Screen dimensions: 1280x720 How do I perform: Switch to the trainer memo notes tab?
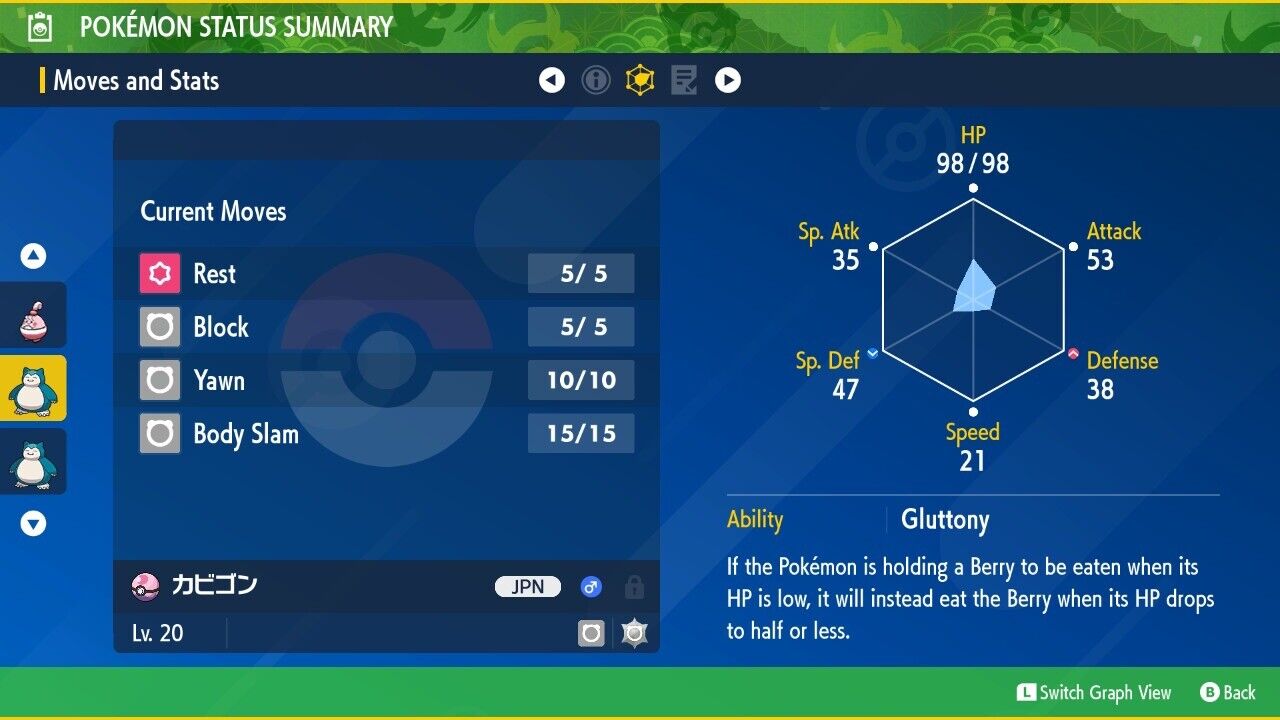click(x=684, y=80)
